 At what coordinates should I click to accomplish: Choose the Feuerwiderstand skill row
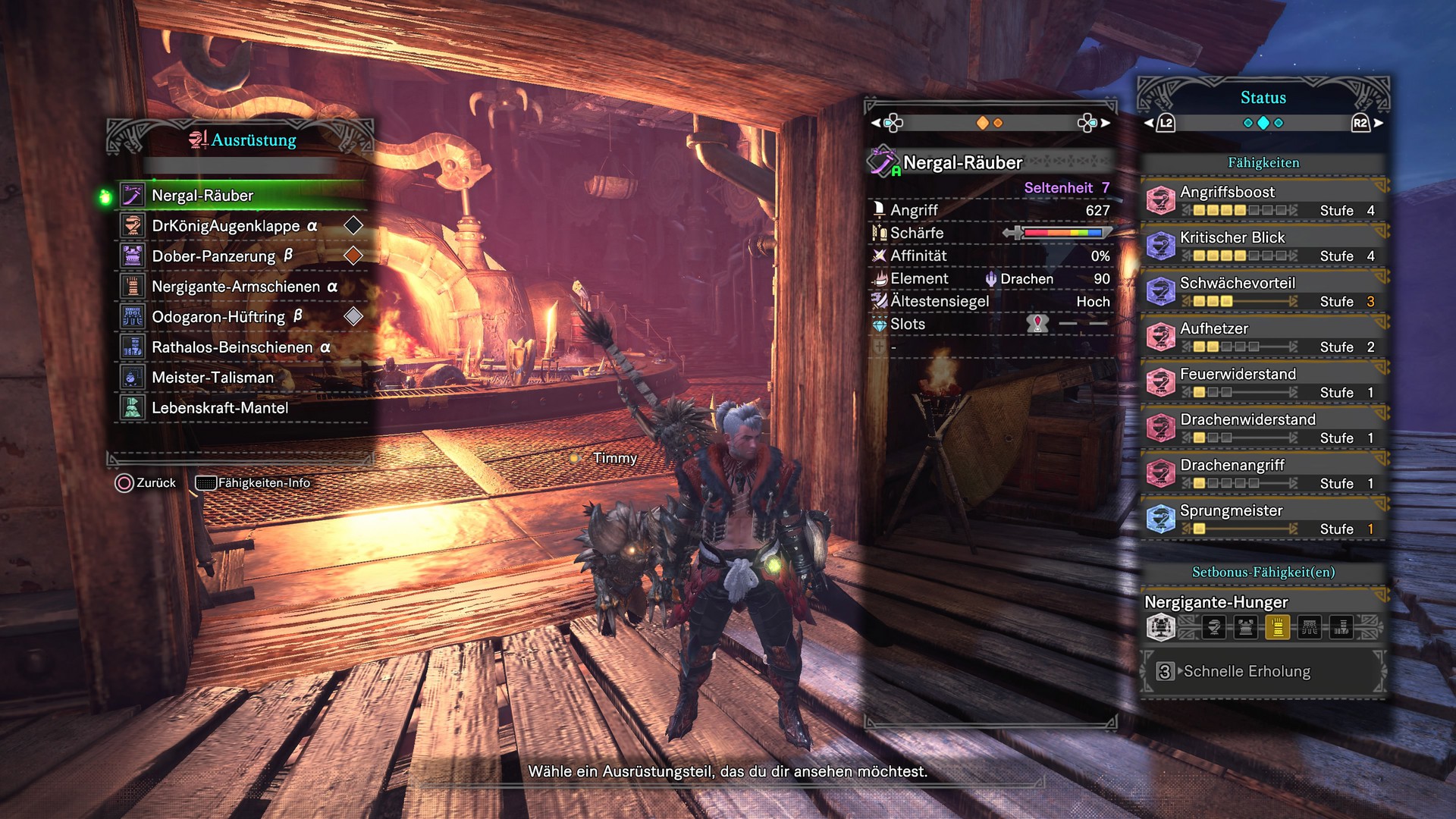pos(1262,382)
